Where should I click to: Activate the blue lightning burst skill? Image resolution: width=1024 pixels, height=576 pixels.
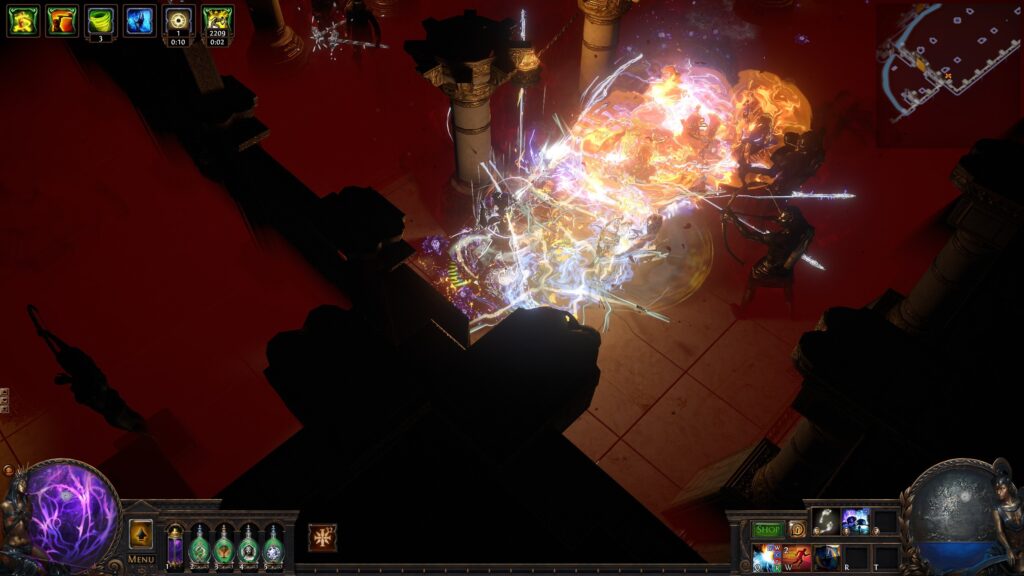pos(768,557)
